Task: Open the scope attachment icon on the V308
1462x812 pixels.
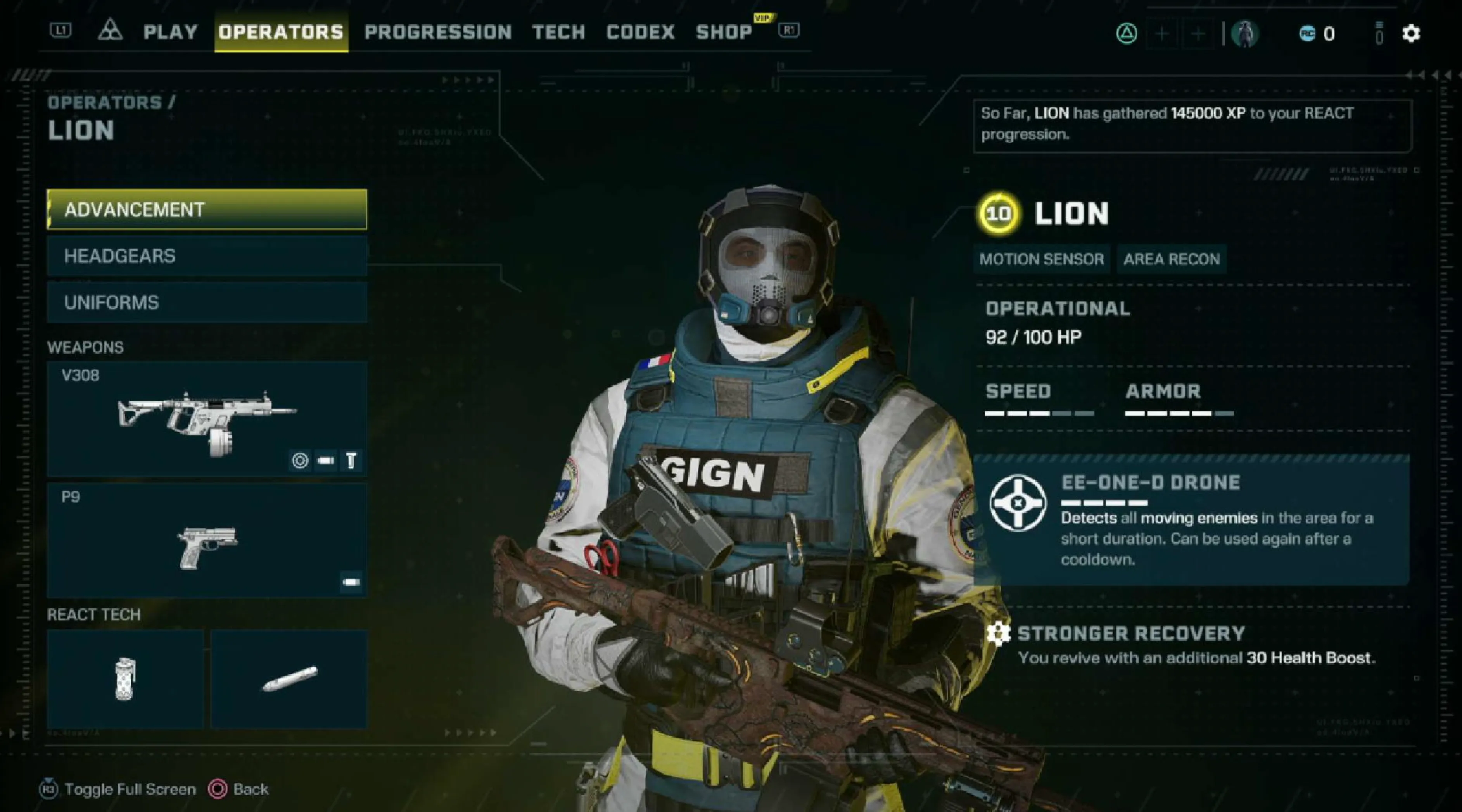Action: (x=301, y=461)
